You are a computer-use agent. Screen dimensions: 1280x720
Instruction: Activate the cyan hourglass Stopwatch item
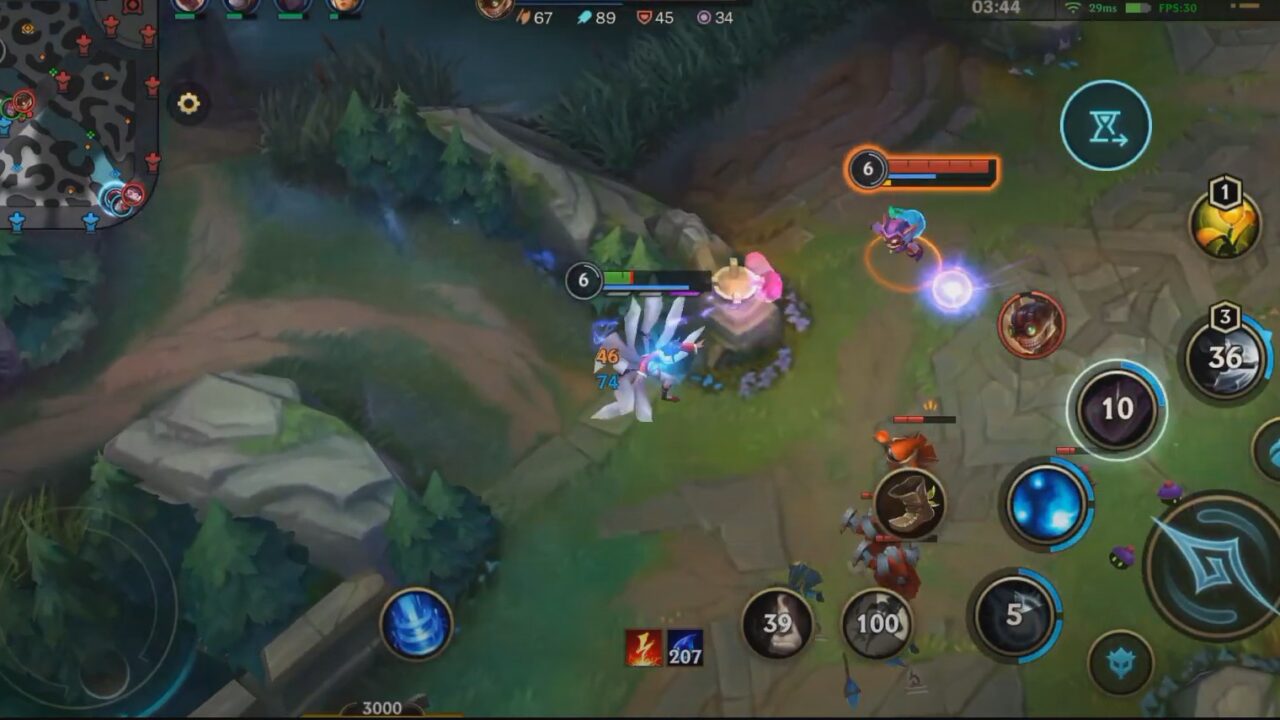(1105, 125)
